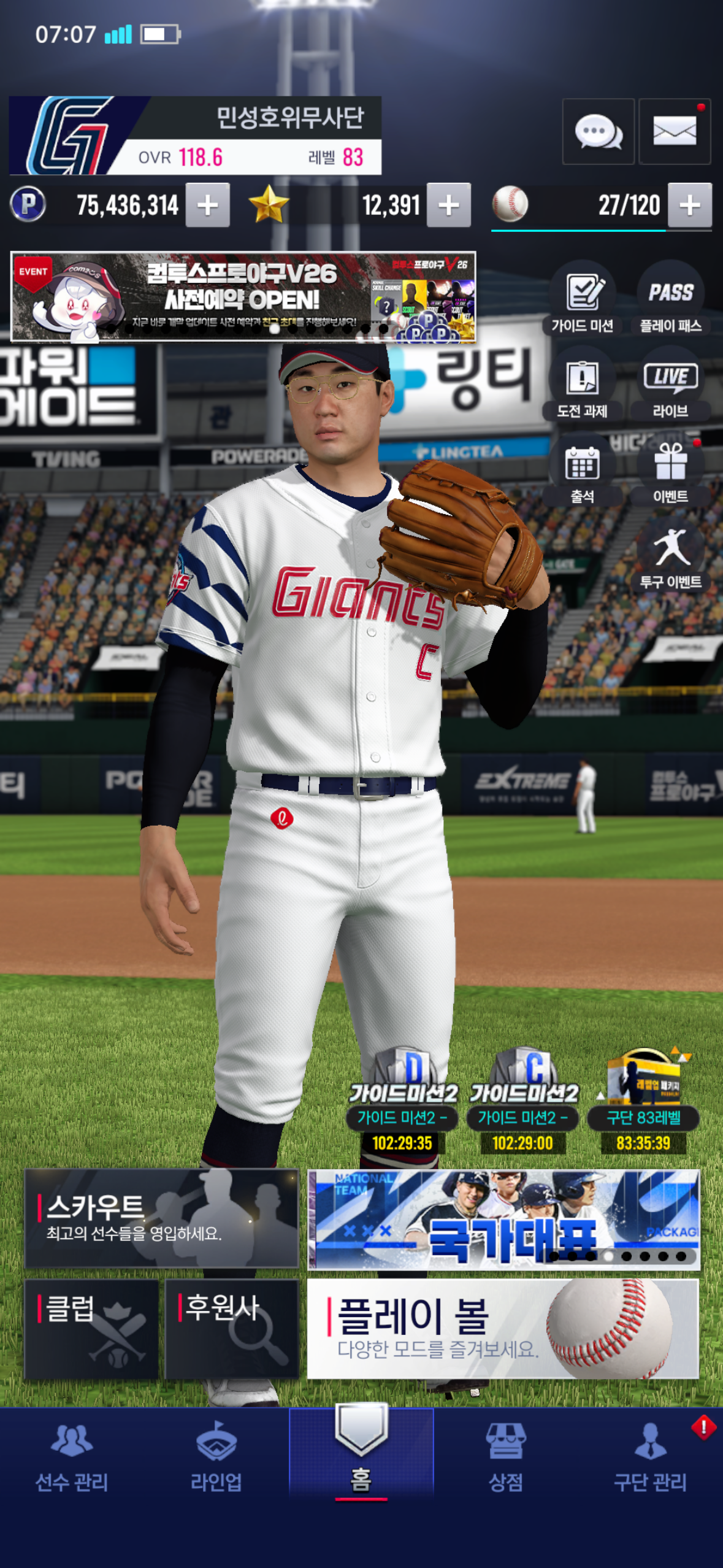The image size is (723, 1568).
Task: Open the 클럽 club menu
Action: (x=91, y=1329)
